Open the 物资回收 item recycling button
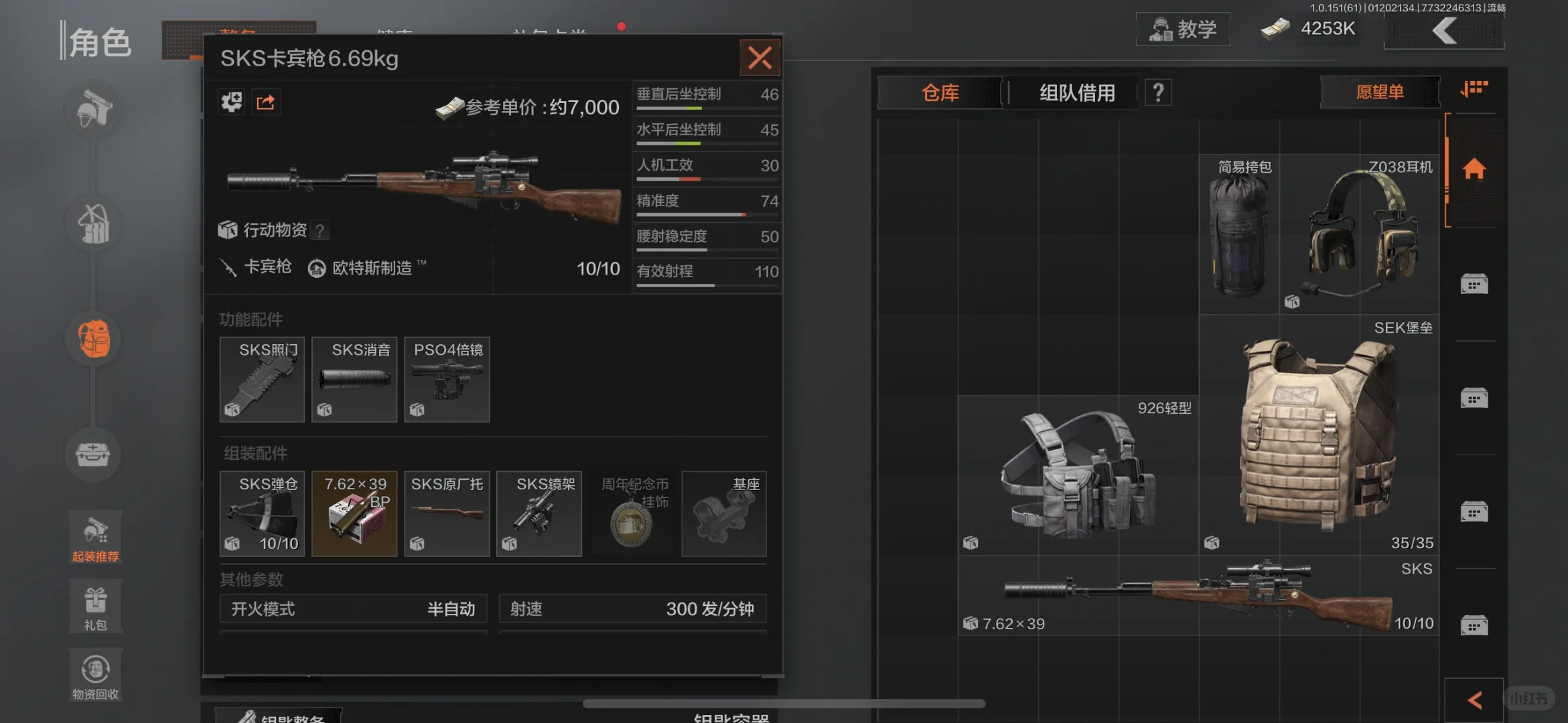1568x723 pixels. [x=95, y=675]
